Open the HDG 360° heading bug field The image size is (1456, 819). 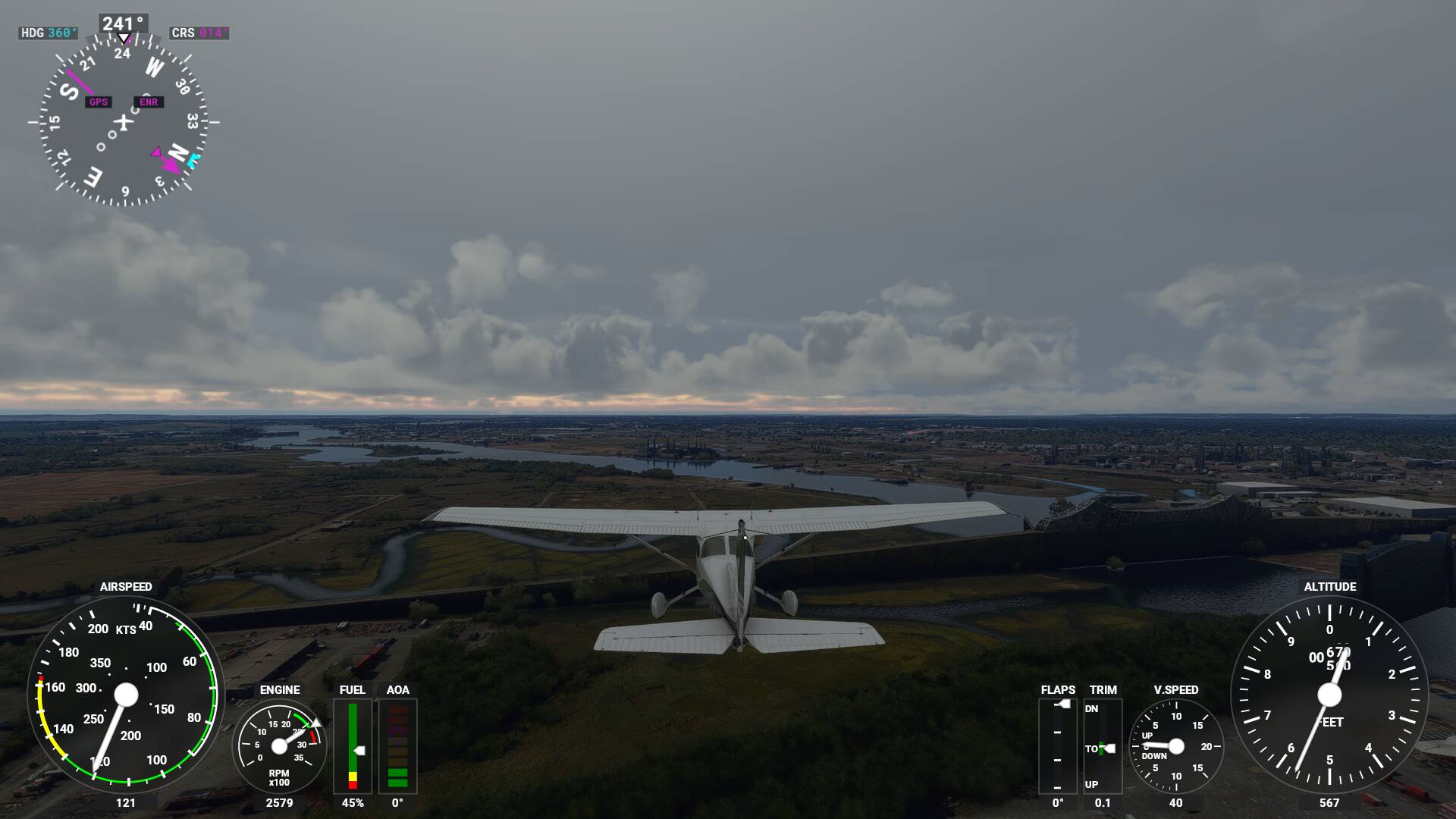tap(48, 33)
